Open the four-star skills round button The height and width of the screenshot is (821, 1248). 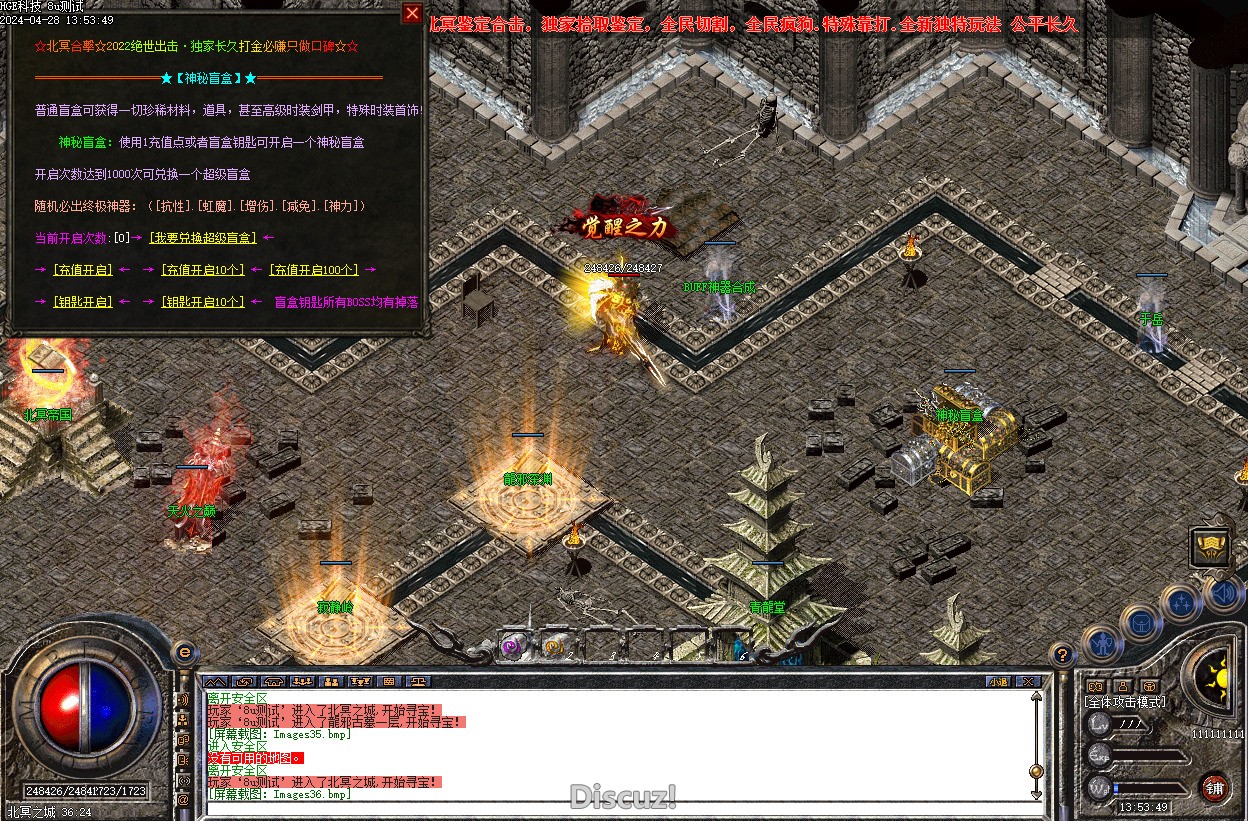pyautogui.click(x=1181, y=603)
